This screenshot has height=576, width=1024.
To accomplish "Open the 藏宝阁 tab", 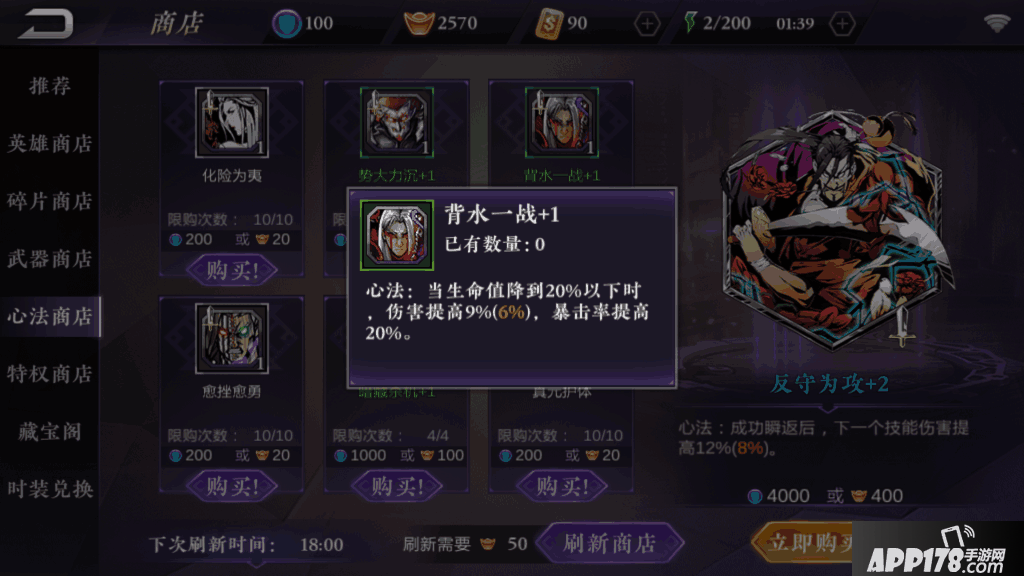I will [x=50, y=432].
